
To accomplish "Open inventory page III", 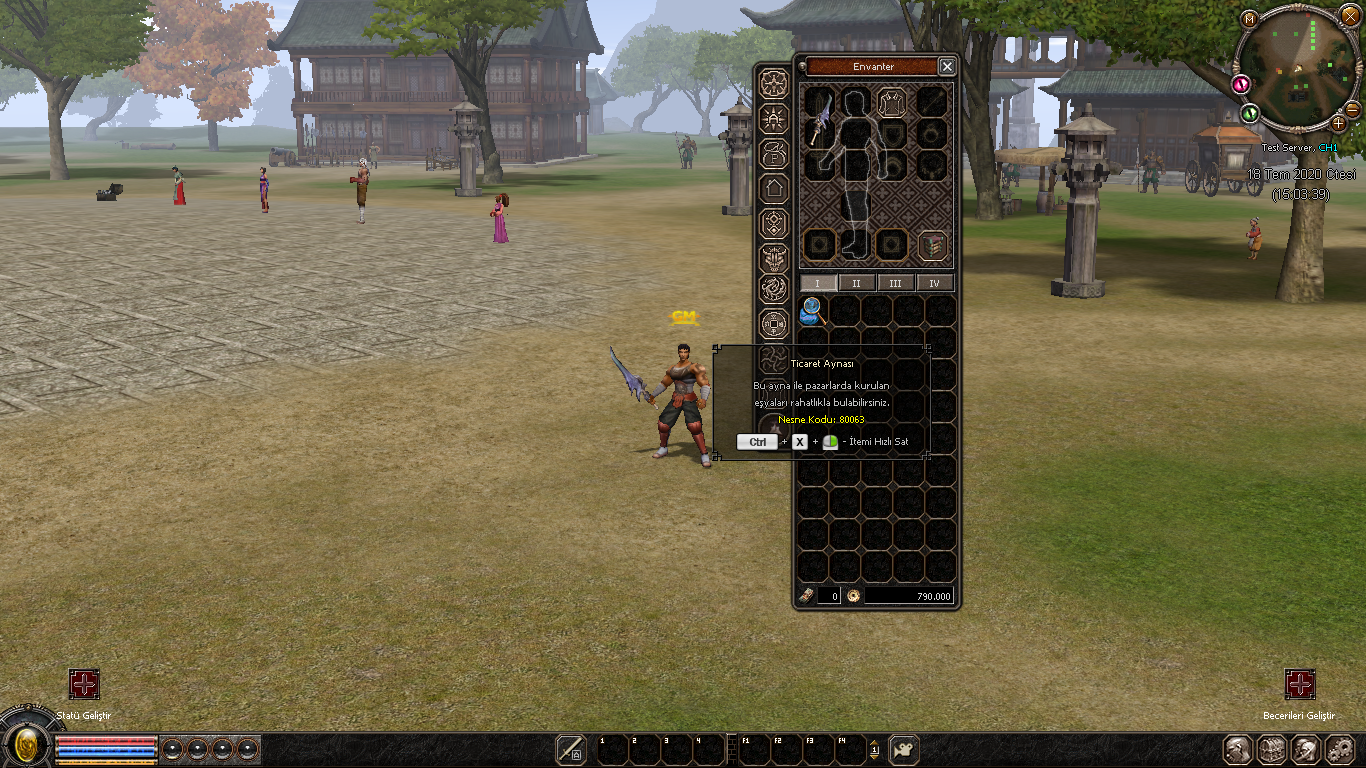I will coord(895,283).
